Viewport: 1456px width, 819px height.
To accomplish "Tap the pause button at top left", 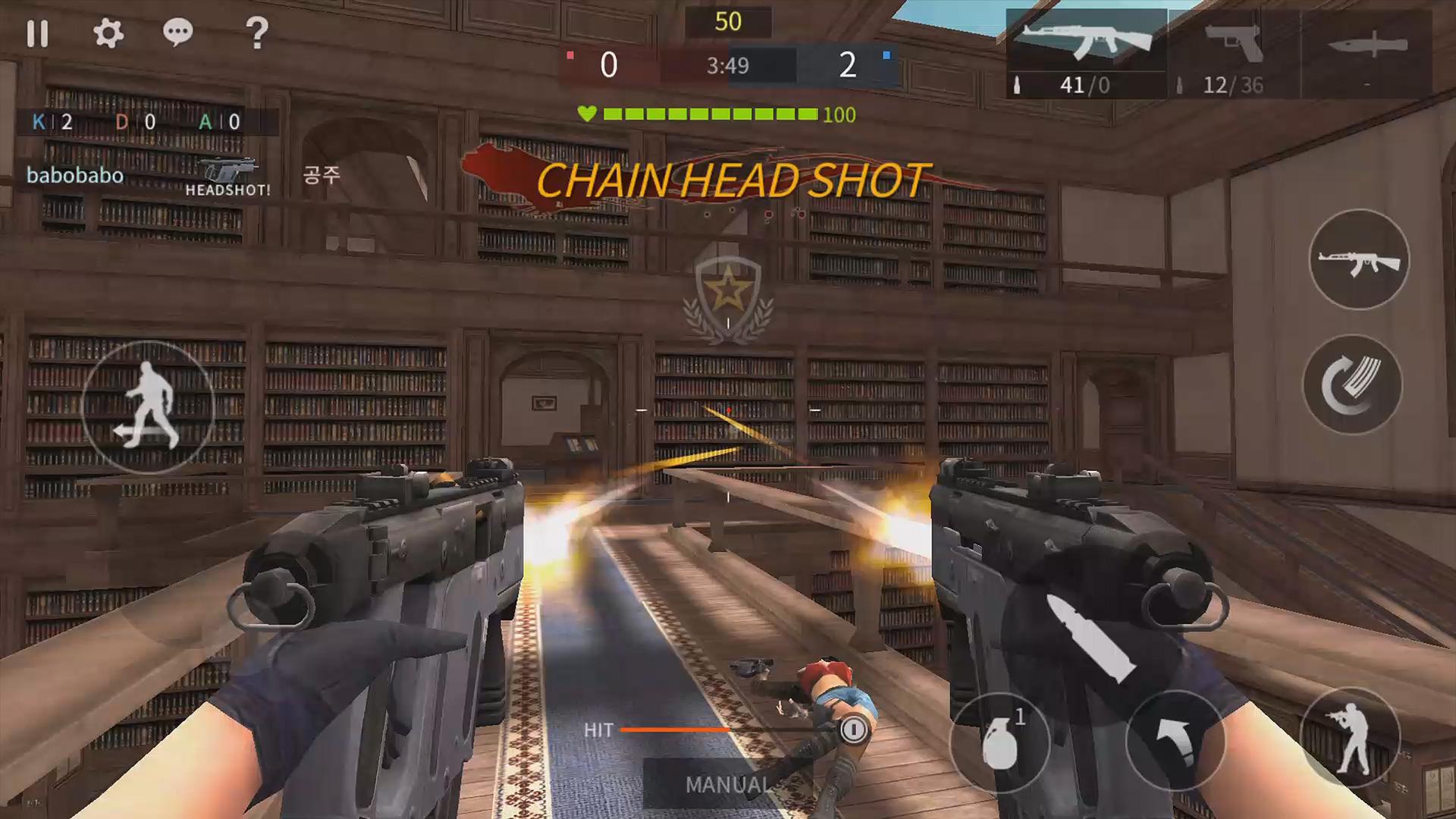I will [39, 34].
